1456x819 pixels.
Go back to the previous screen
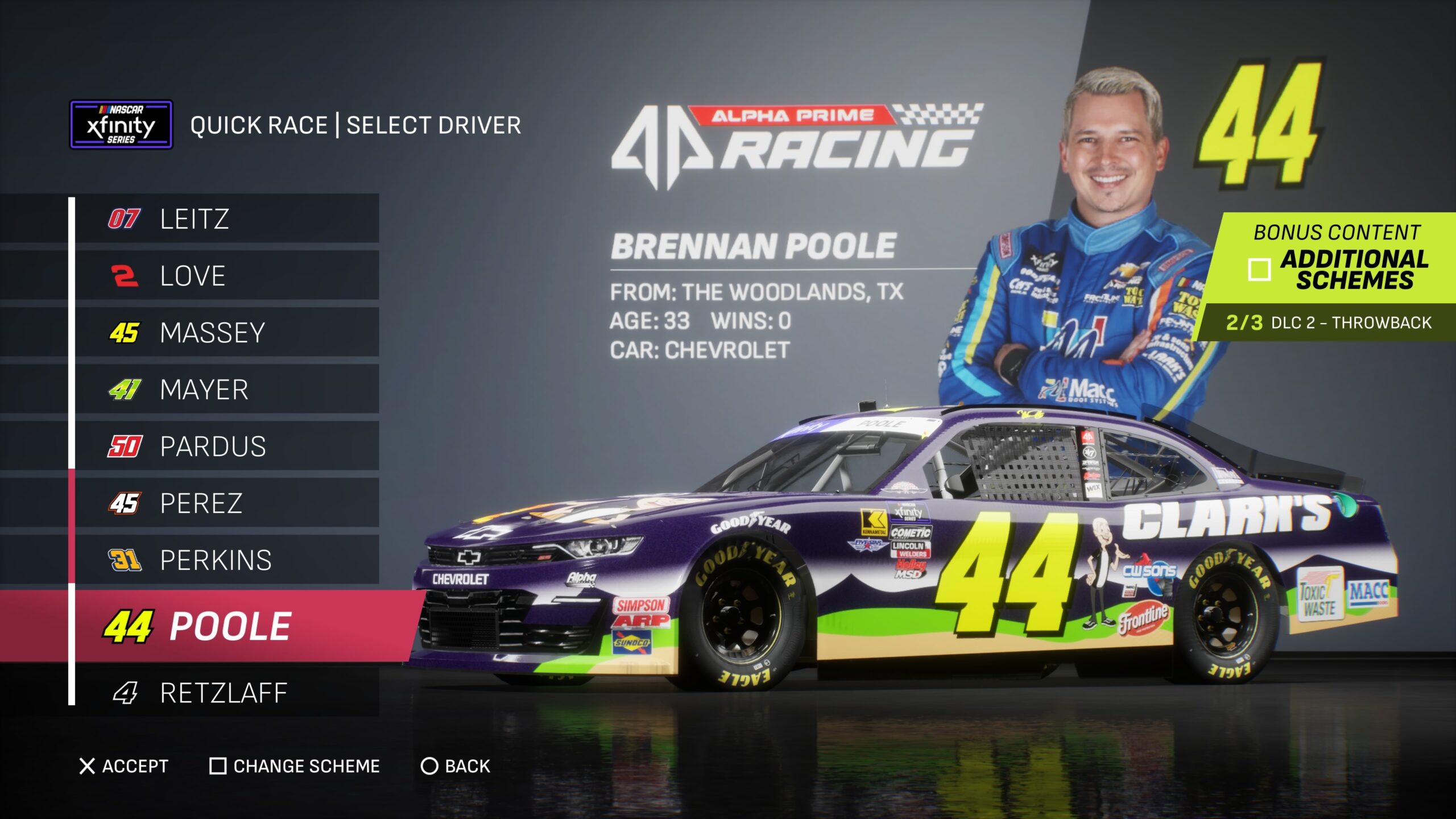pos(455,766)
